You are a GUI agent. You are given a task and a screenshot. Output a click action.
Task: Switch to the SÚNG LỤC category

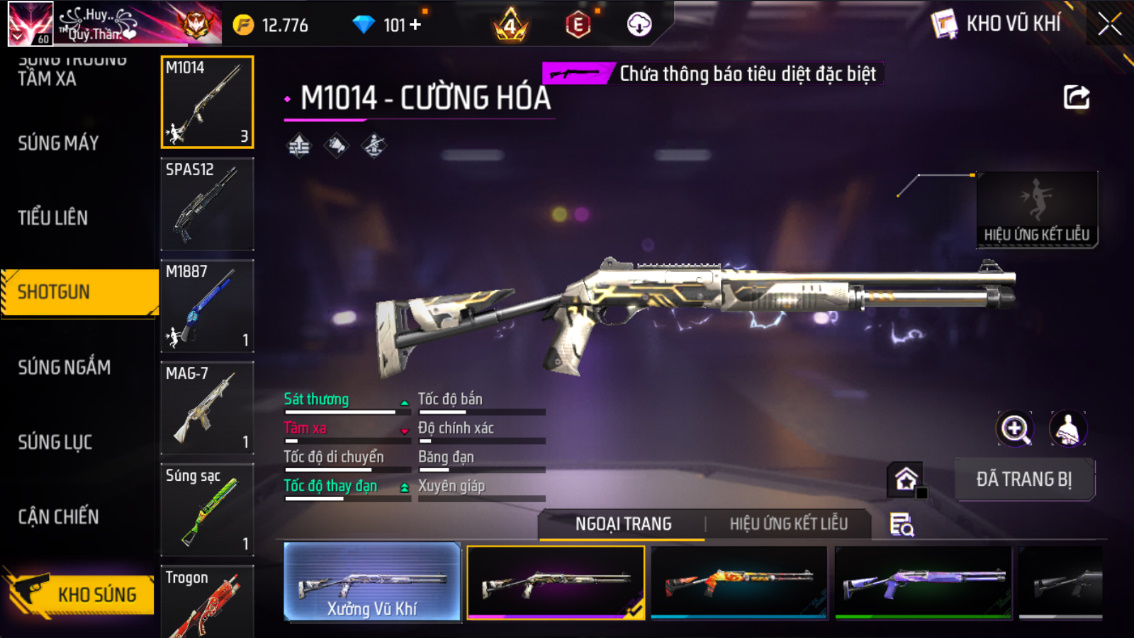(x=55, y=442)
